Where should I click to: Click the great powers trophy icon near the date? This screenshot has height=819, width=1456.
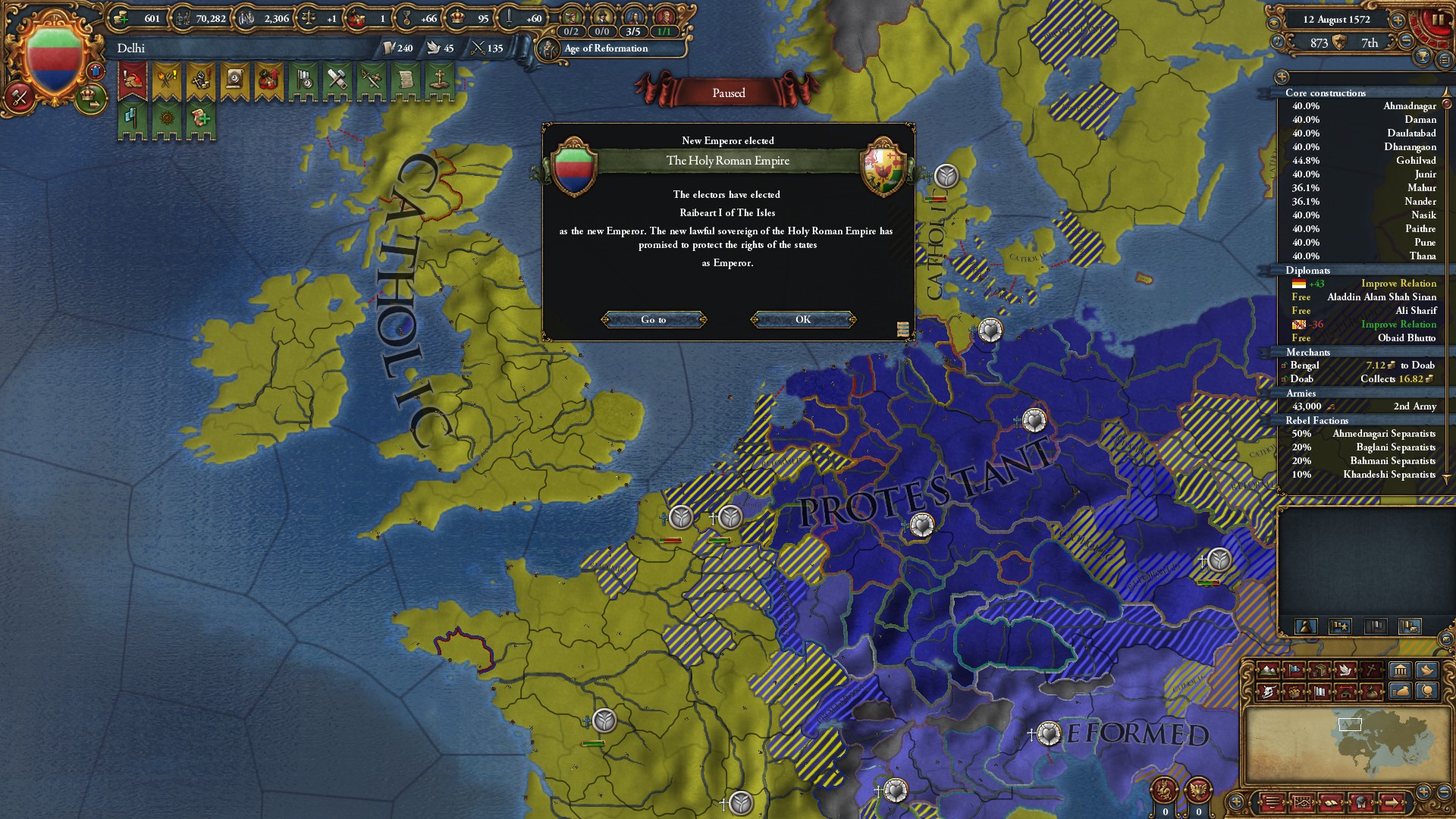tap(1423, 57)
